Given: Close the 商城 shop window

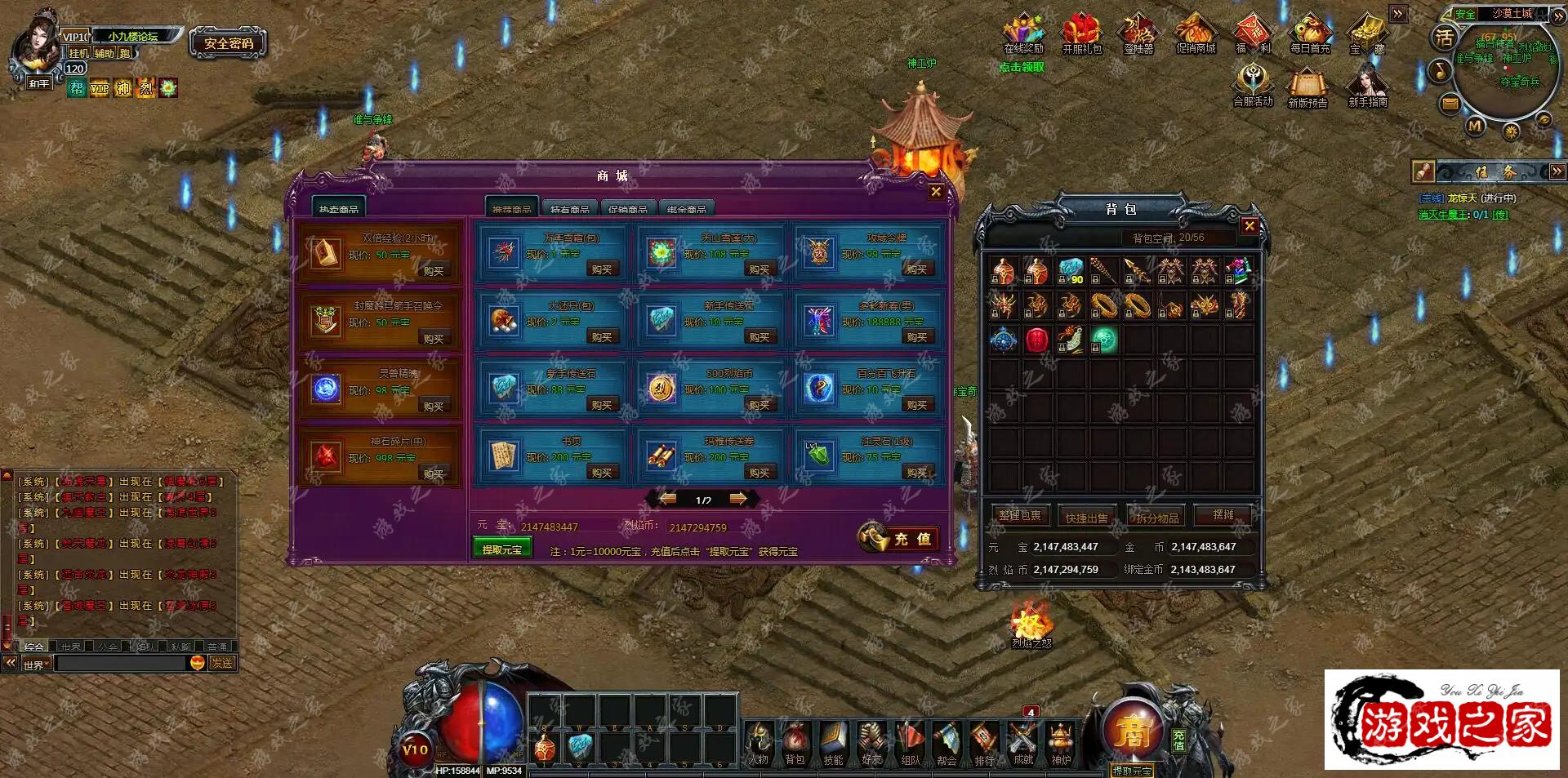Looking at the screenshot, I should [x=936, y=192].
